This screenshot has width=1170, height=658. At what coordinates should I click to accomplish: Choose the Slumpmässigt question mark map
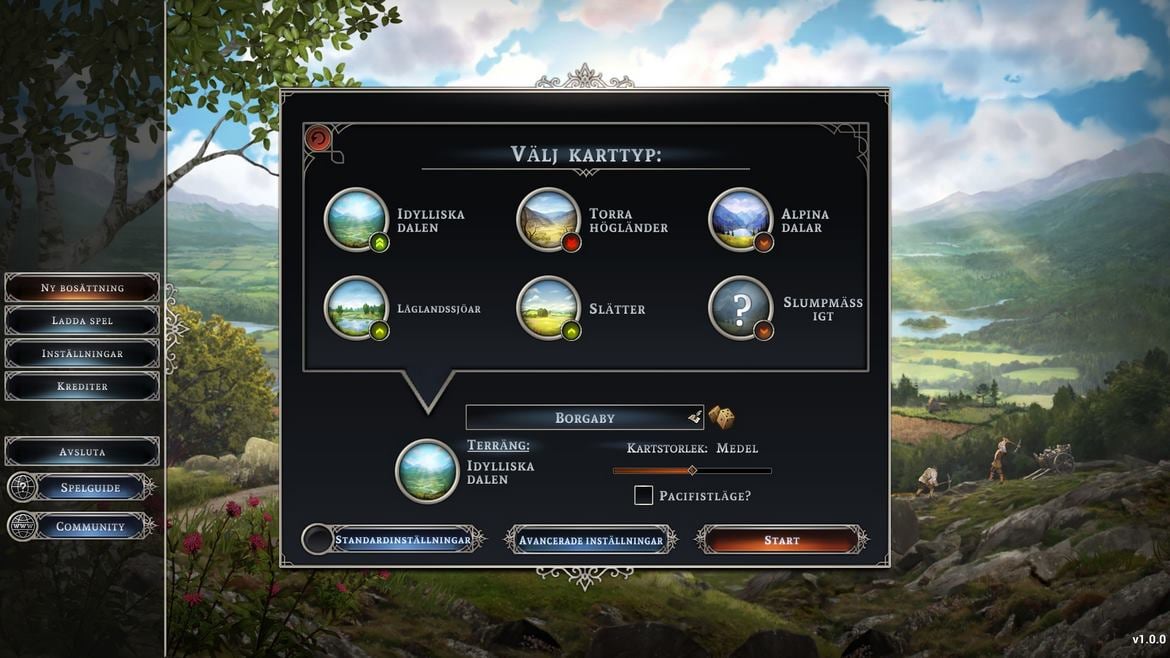pos(740,308)
